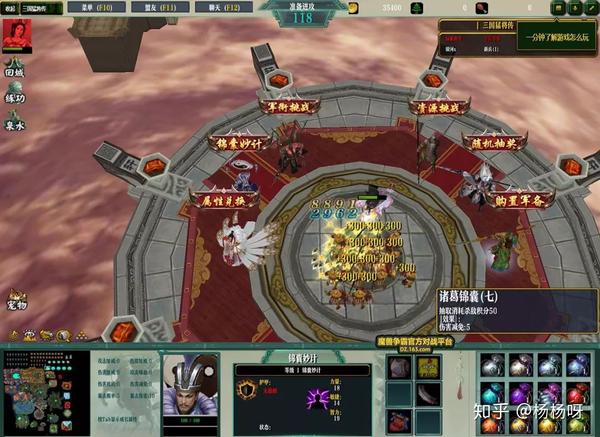This screenshot has width=600, height=437.
Task: Select the curved red blade inventory item
Action: click(x=427, y=393)
